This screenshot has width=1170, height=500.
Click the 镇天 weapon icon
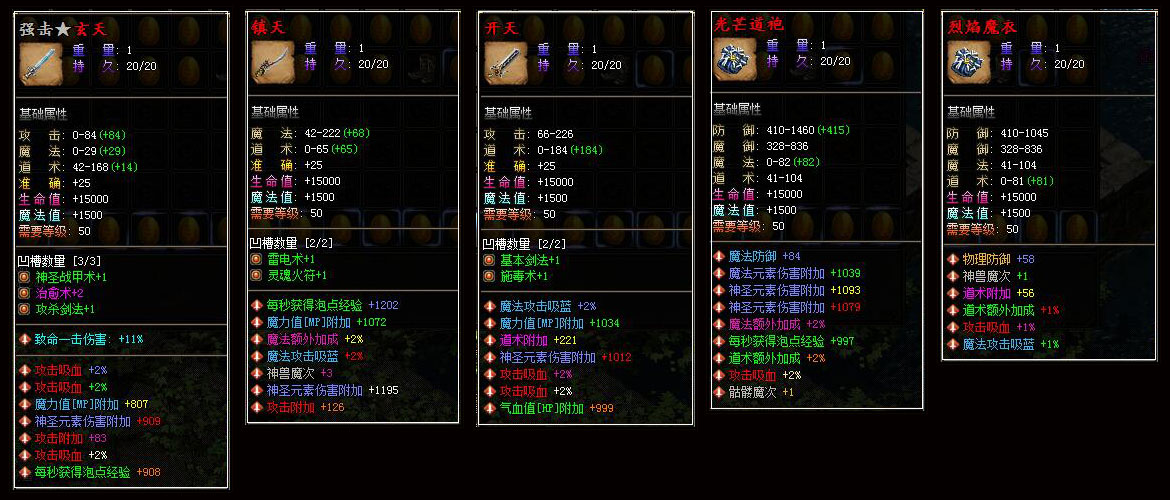pyautogui.click(x=272, y=63)
